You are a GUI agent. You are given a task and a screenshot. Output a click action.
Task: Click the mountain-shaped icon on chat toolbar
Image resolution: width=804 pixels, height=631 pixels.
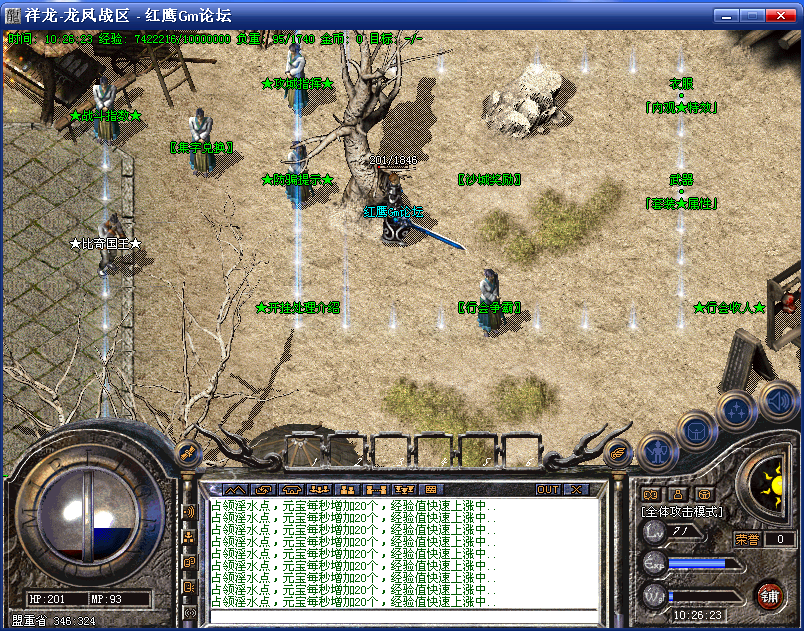235,490
